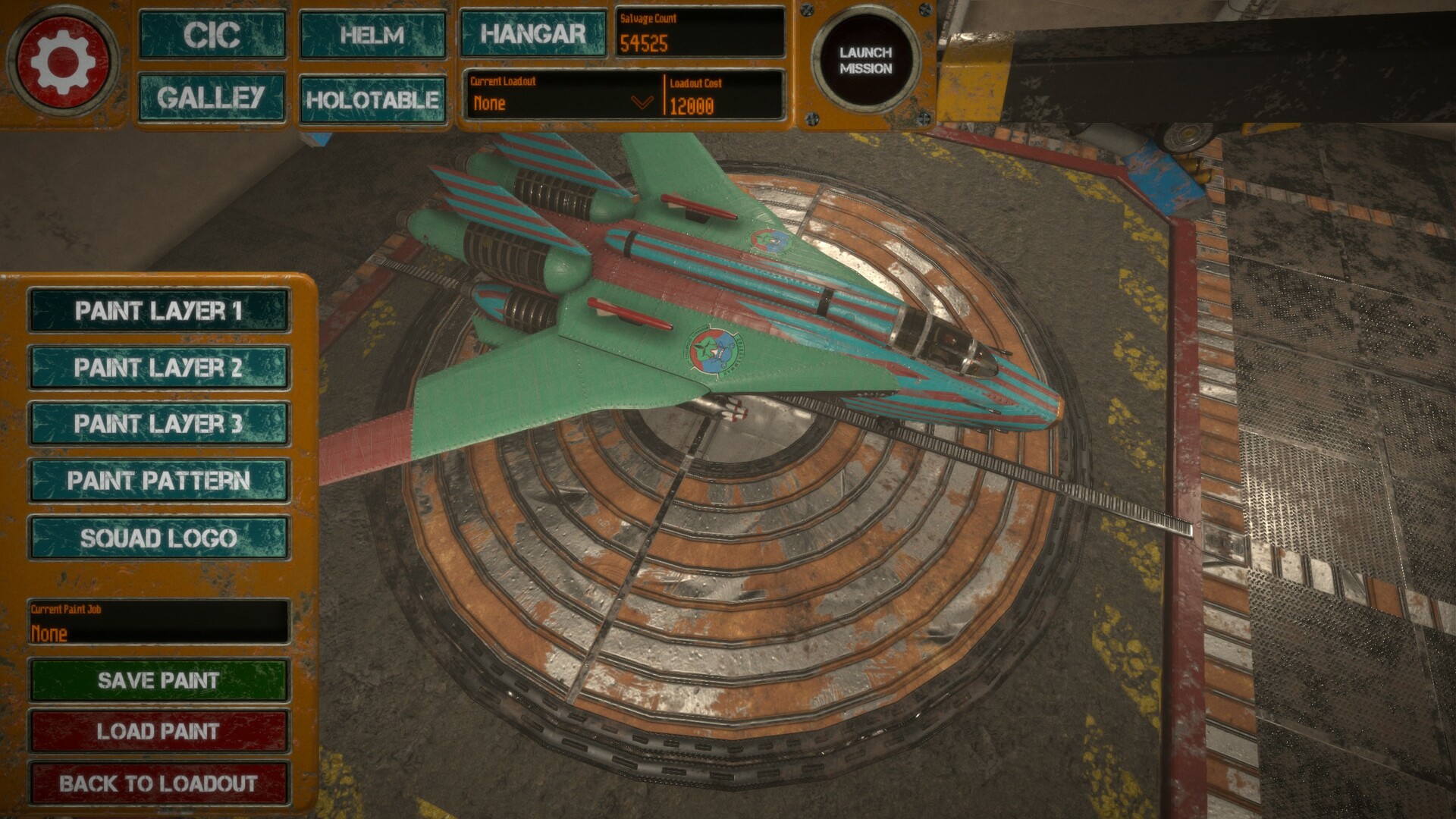Open the Holotable
The height and width of the screenshot is (819, 1456).
point(372,99)
